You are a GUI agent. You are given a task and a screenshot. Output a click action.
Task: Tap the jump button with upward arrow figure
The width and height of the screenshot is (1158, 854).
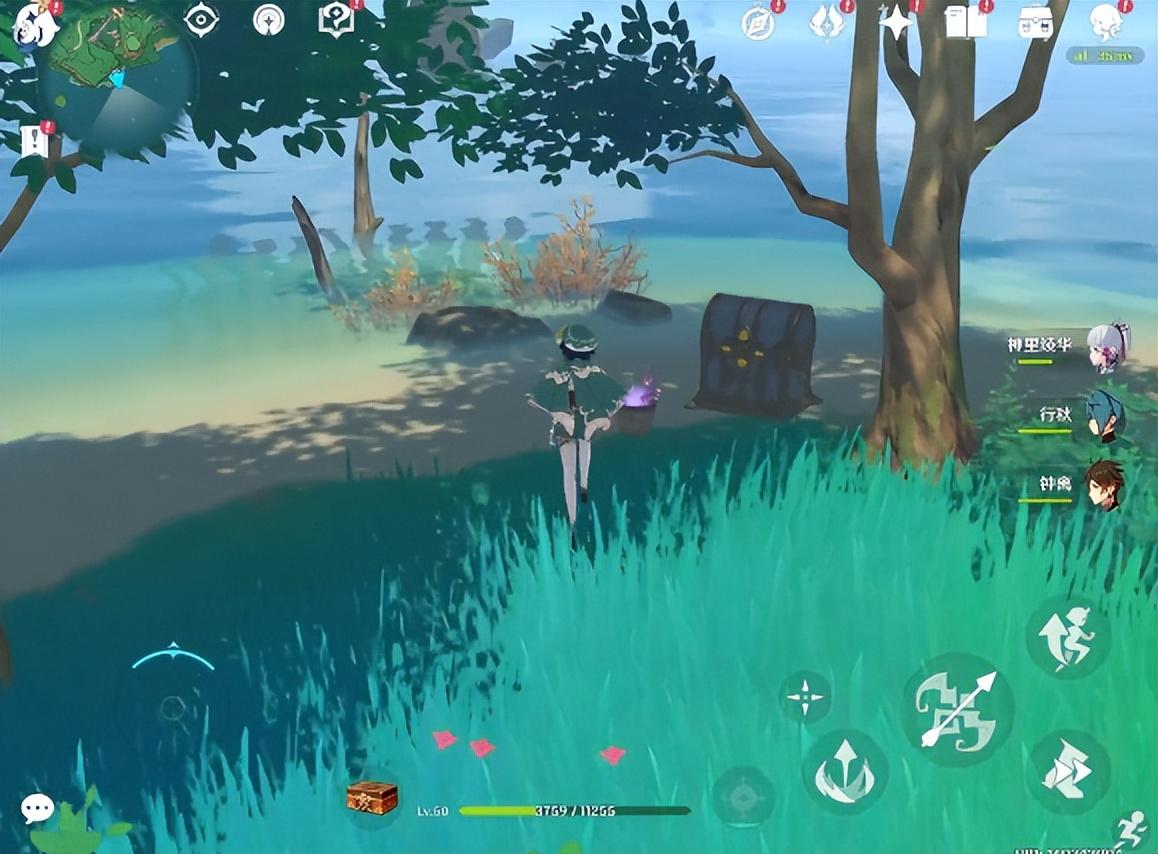click(1067, 636)
